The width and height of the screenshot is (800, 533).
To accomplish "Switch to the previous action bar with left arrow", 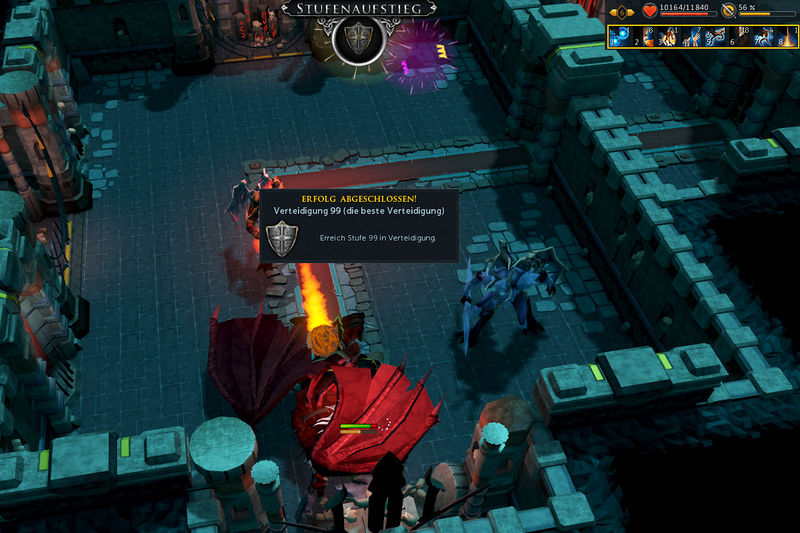I will pyautogui.click(x=611, y=12).
